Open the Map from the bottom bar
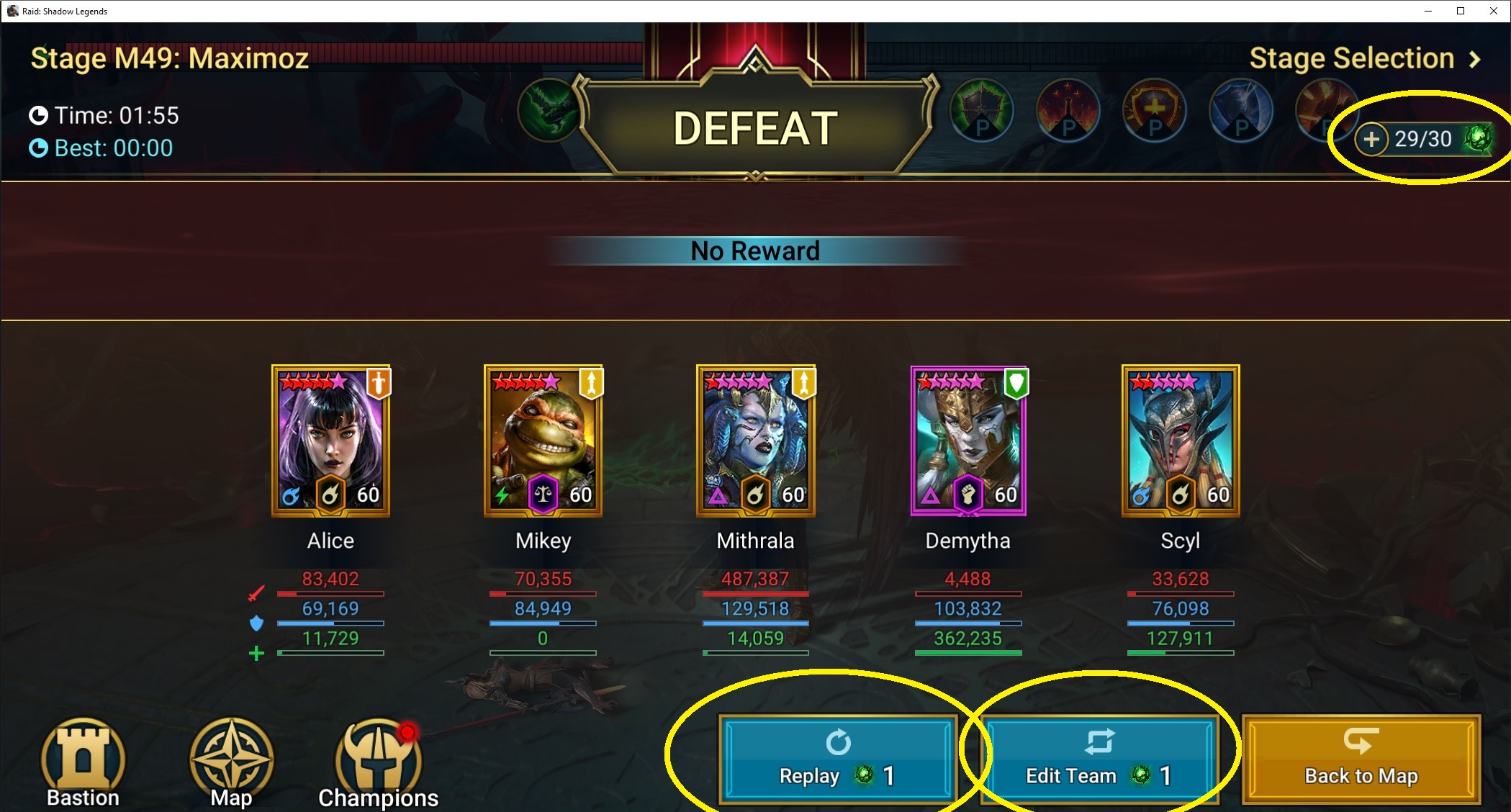The height and width of the screenshot is (812, 1511). click(x=231, y=762)
